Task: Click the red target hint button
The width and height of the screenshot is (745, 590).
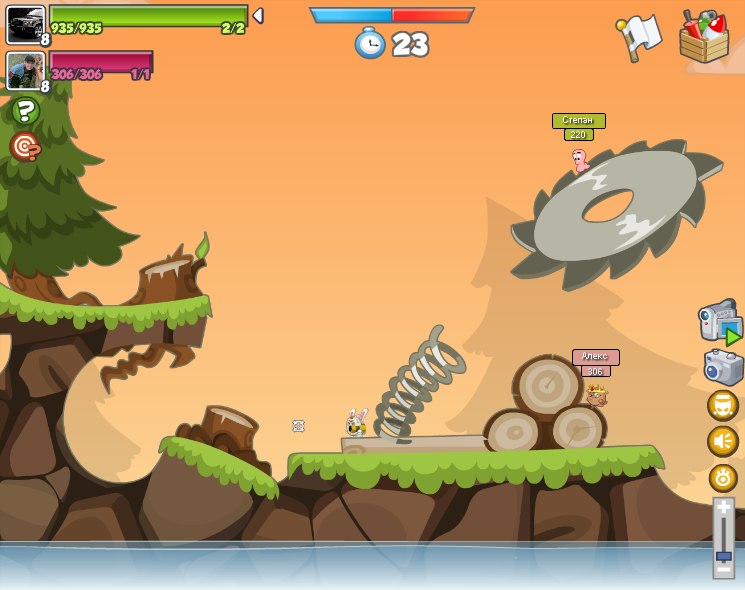Action: click(25, 147)
